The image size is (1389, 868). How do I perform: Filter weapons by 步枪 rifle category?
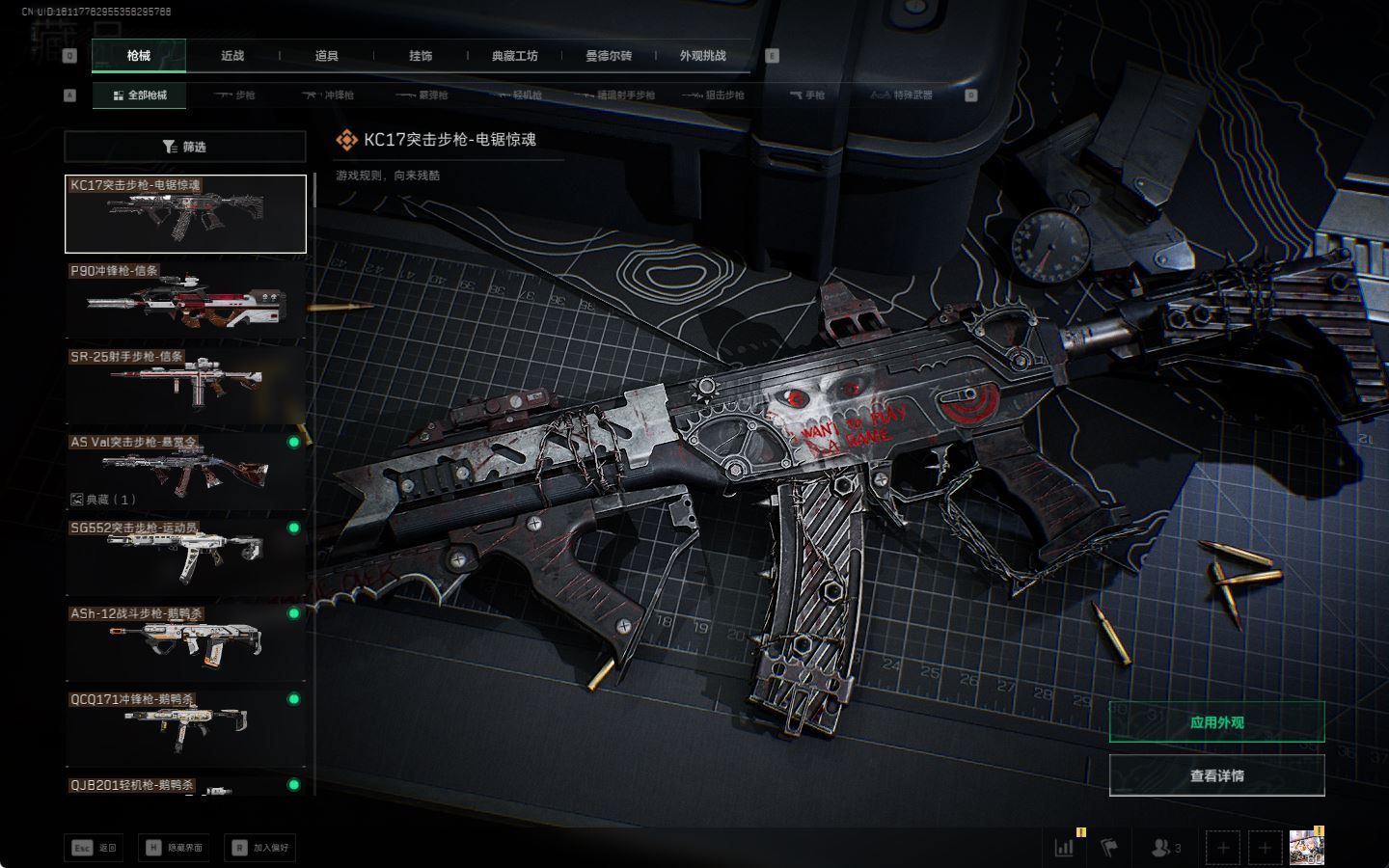click(234, 95)
